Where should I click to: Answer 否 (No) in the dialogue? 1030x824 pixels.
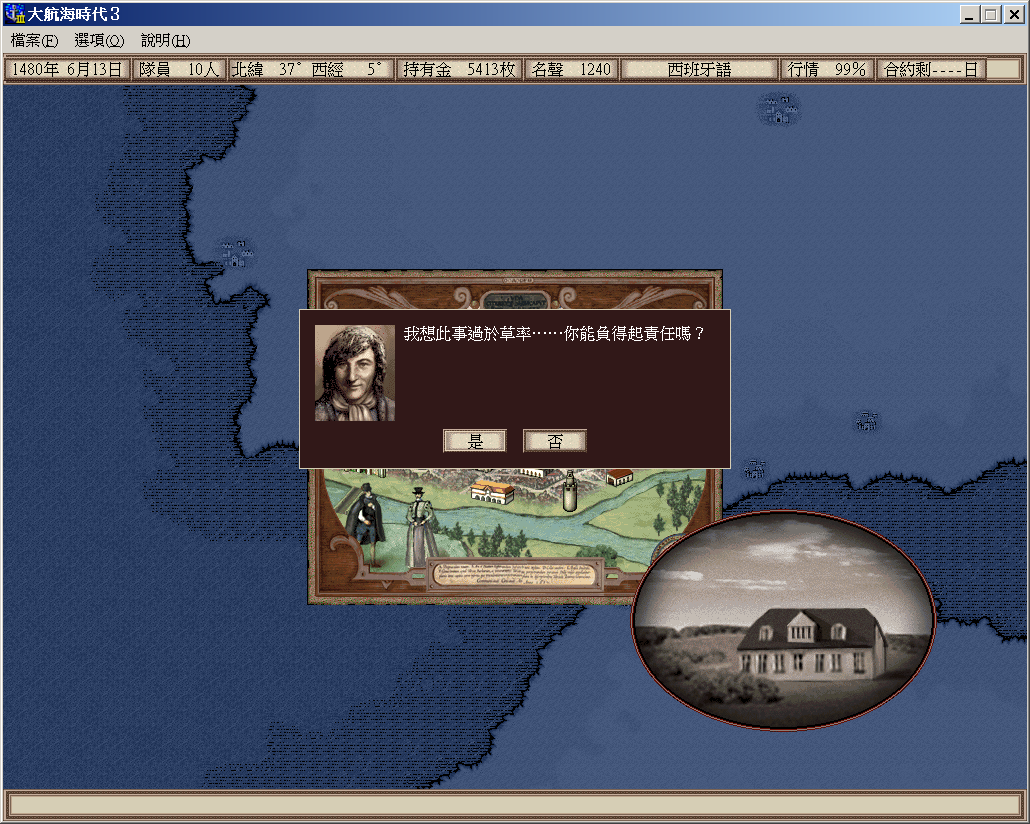554,441
